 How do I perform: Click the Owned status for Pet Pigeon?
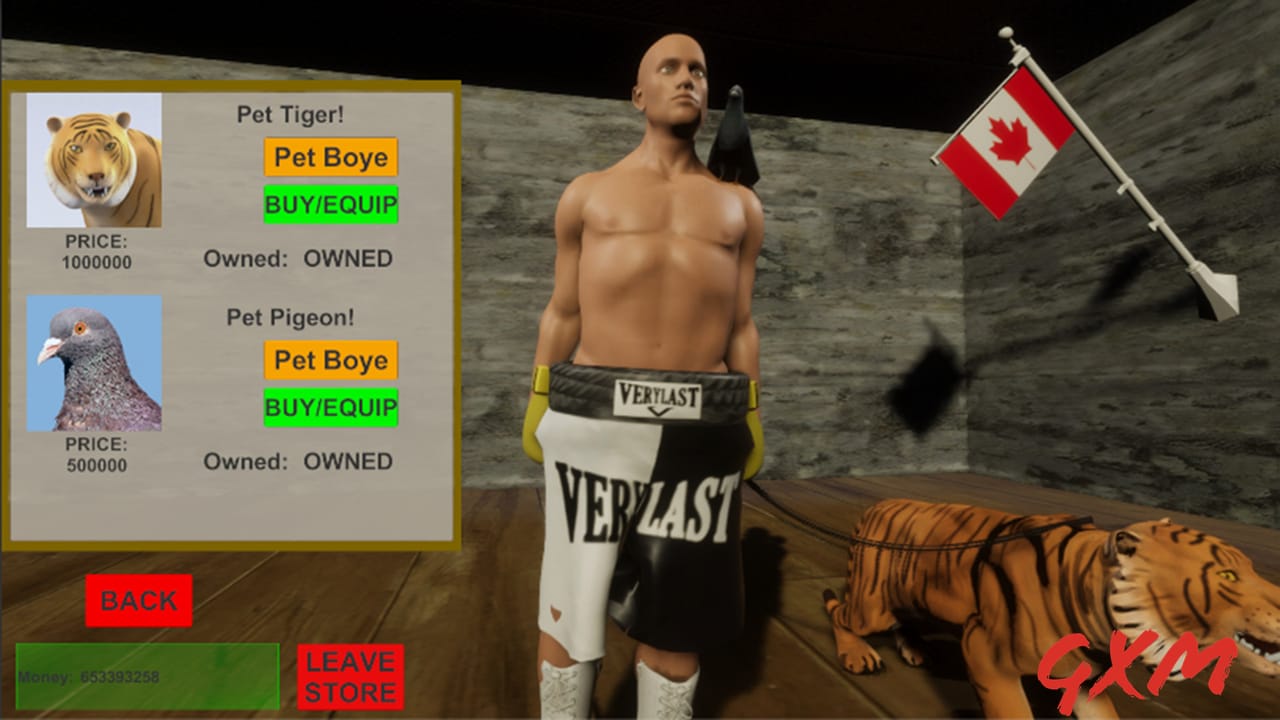[296, 462]
